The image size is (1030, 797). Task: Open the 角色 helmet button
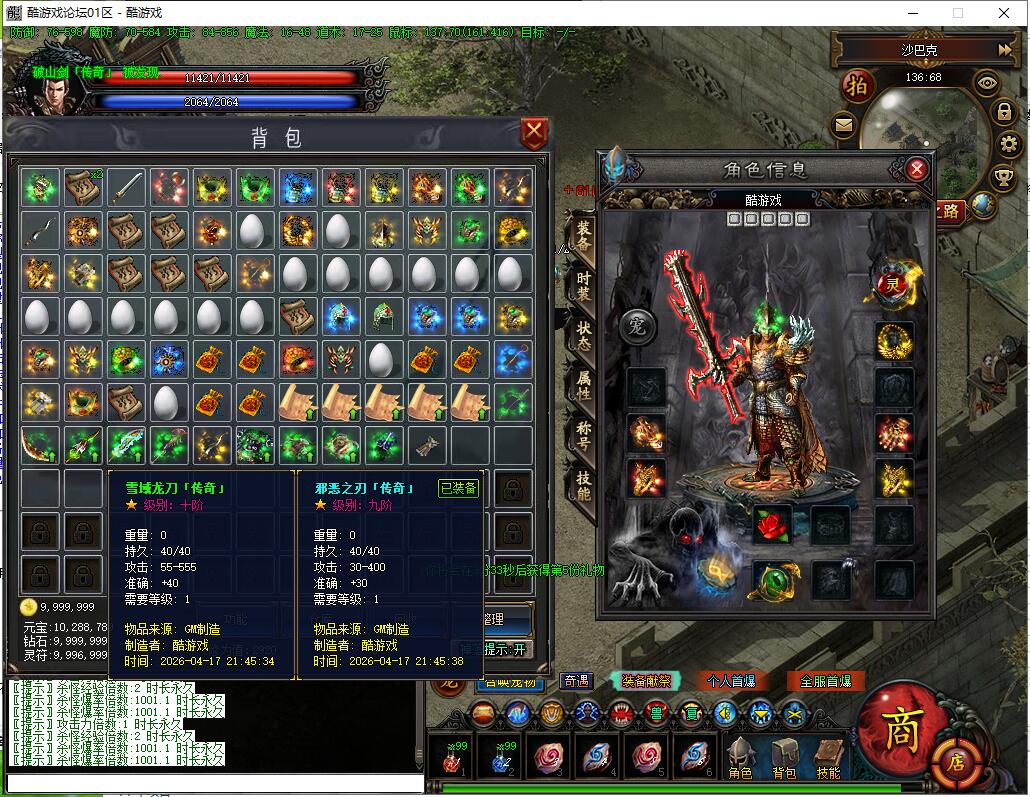740,757
